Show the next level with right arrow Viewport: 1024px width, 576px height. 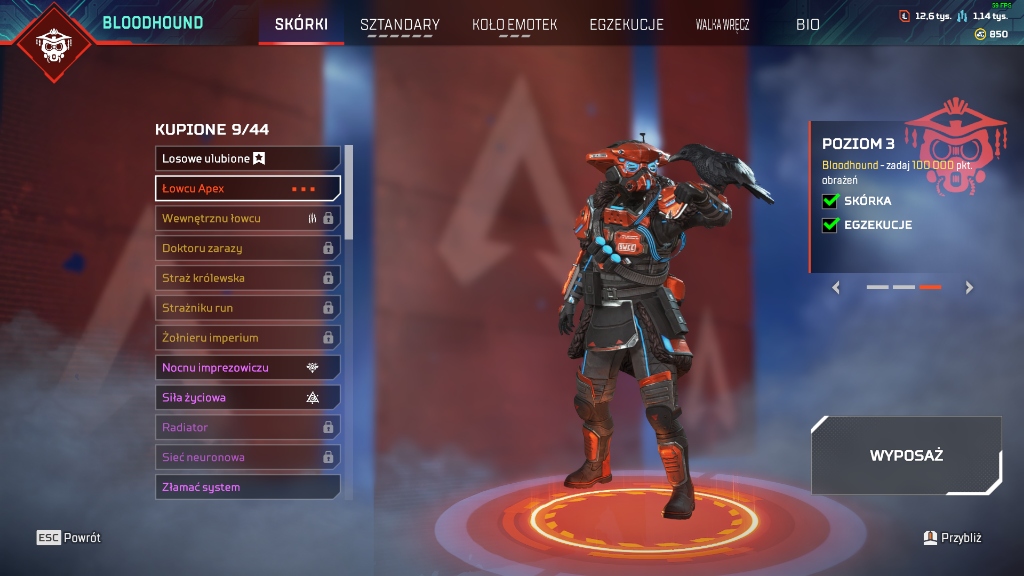pyautogui.click(x=968, y=288)
